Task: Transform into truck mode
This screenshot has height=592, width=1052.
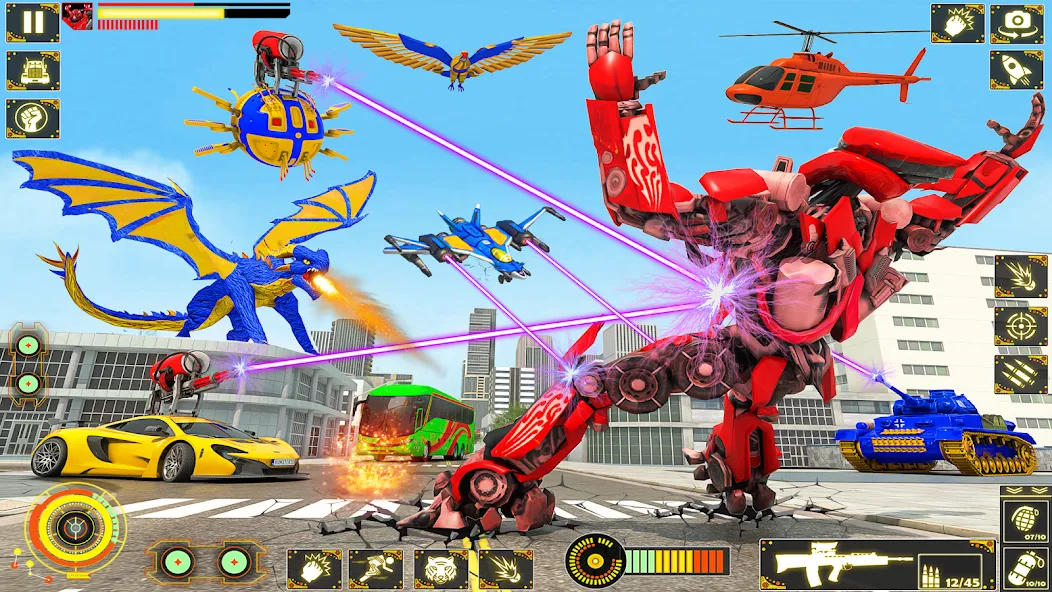Action: (x=33, y=70)
